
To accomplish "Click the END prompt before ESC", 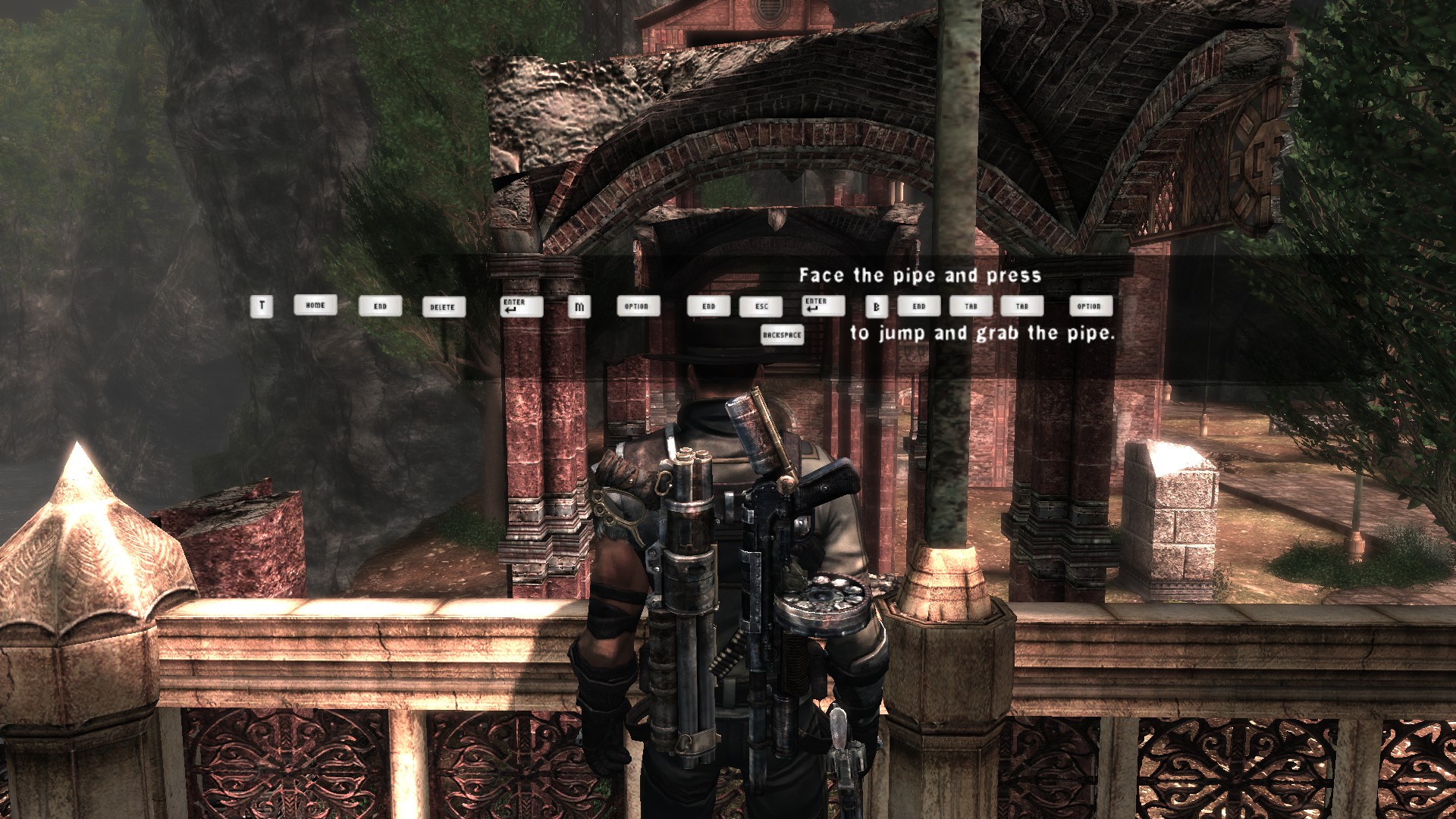I will (x=709, y=306).
